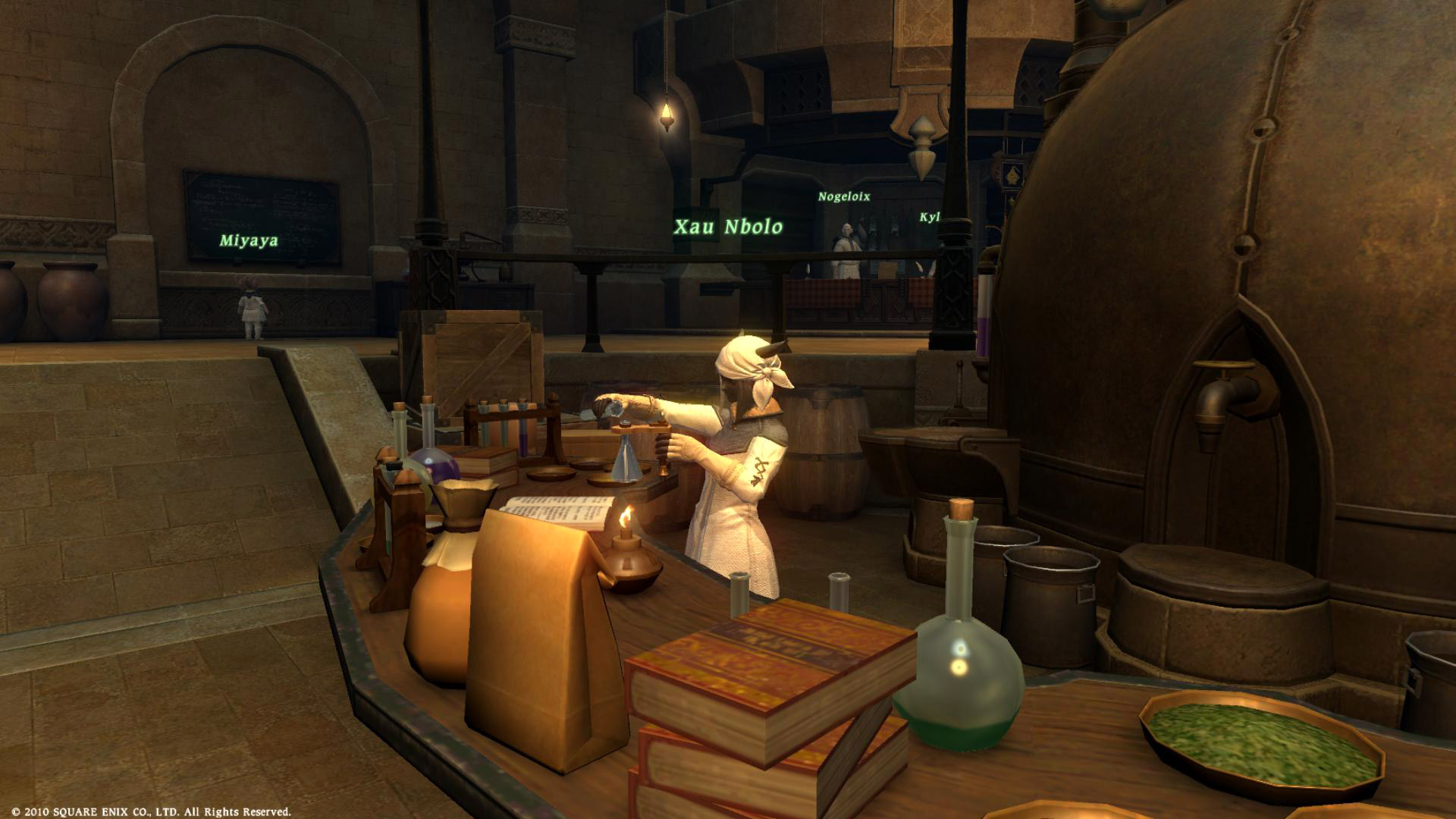Target the Miyaya name label
The height and width of the screenshot is (819, 1456).
(x=249, y=241)
